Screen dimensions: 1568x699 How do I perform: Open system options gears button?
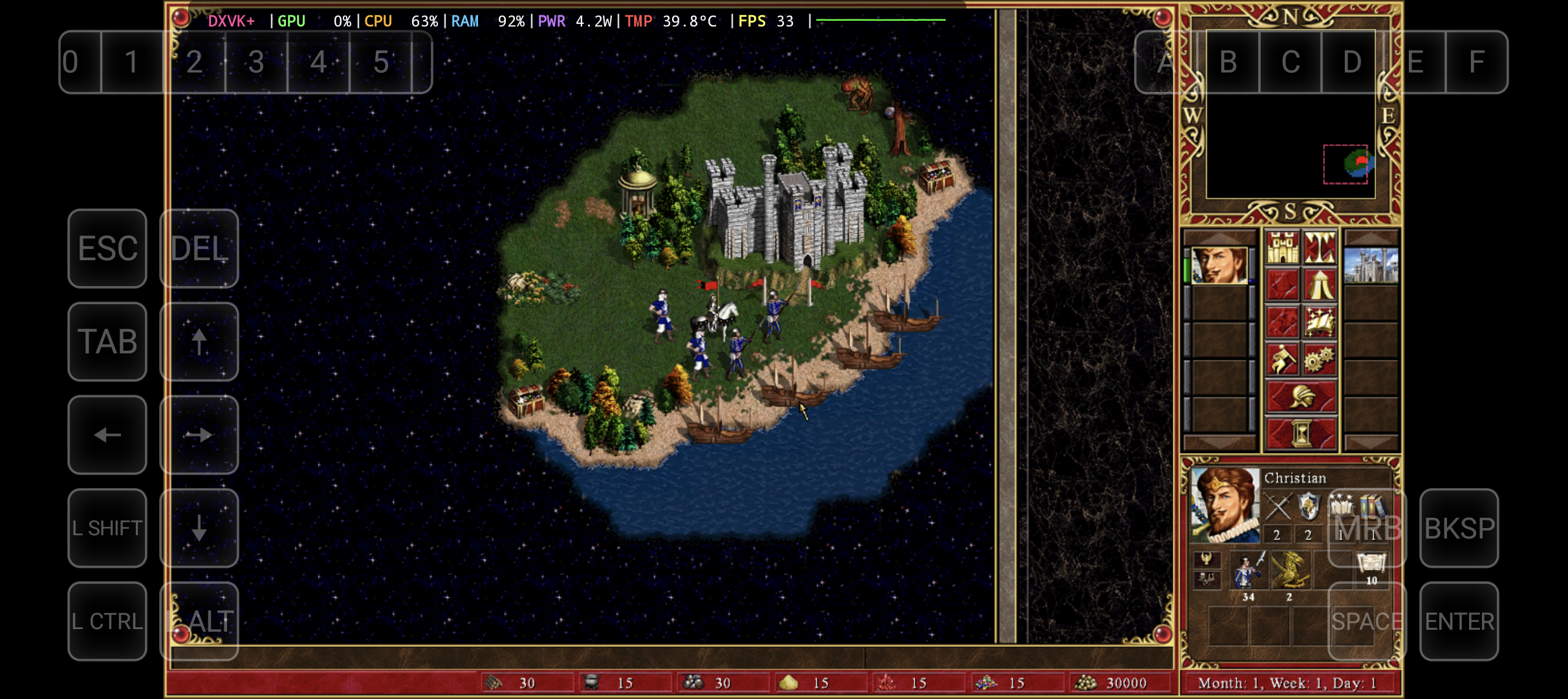click(x=1320, y=359)
